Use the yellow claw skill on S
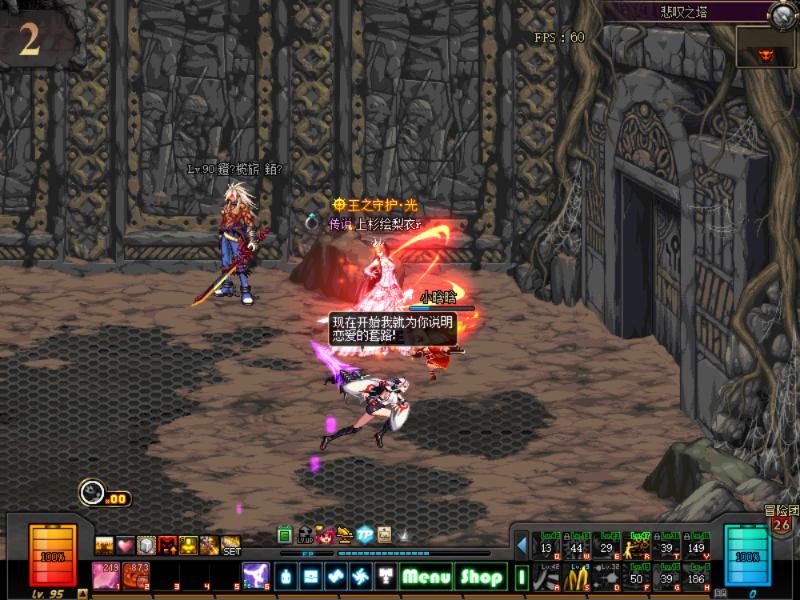This screenshot has height=600, width=800. pyautogui.click(x=577, y=577)
